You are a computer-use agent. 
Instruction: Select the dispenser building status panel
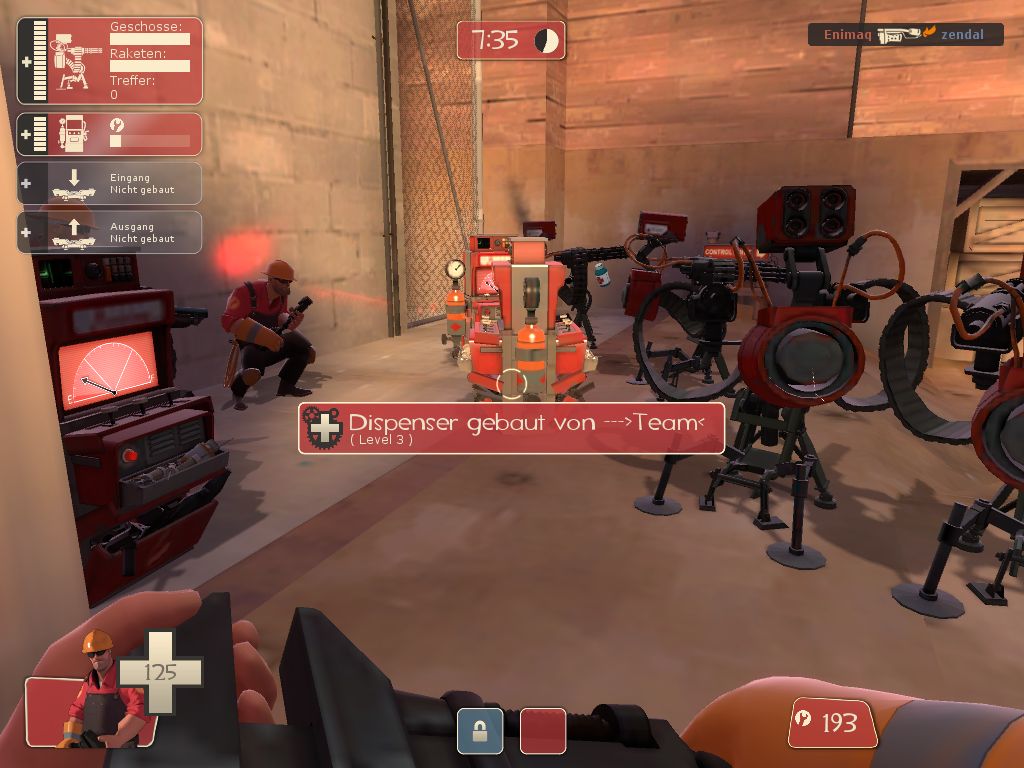click(110, 134)
